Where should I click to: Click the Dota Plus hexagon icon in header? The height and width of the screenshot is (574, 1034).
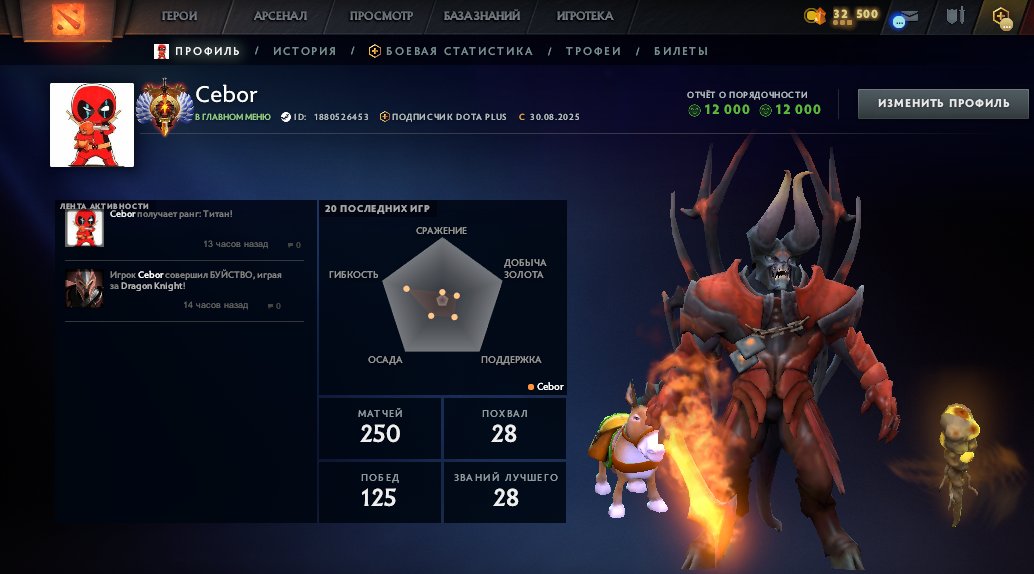(999, 16)
